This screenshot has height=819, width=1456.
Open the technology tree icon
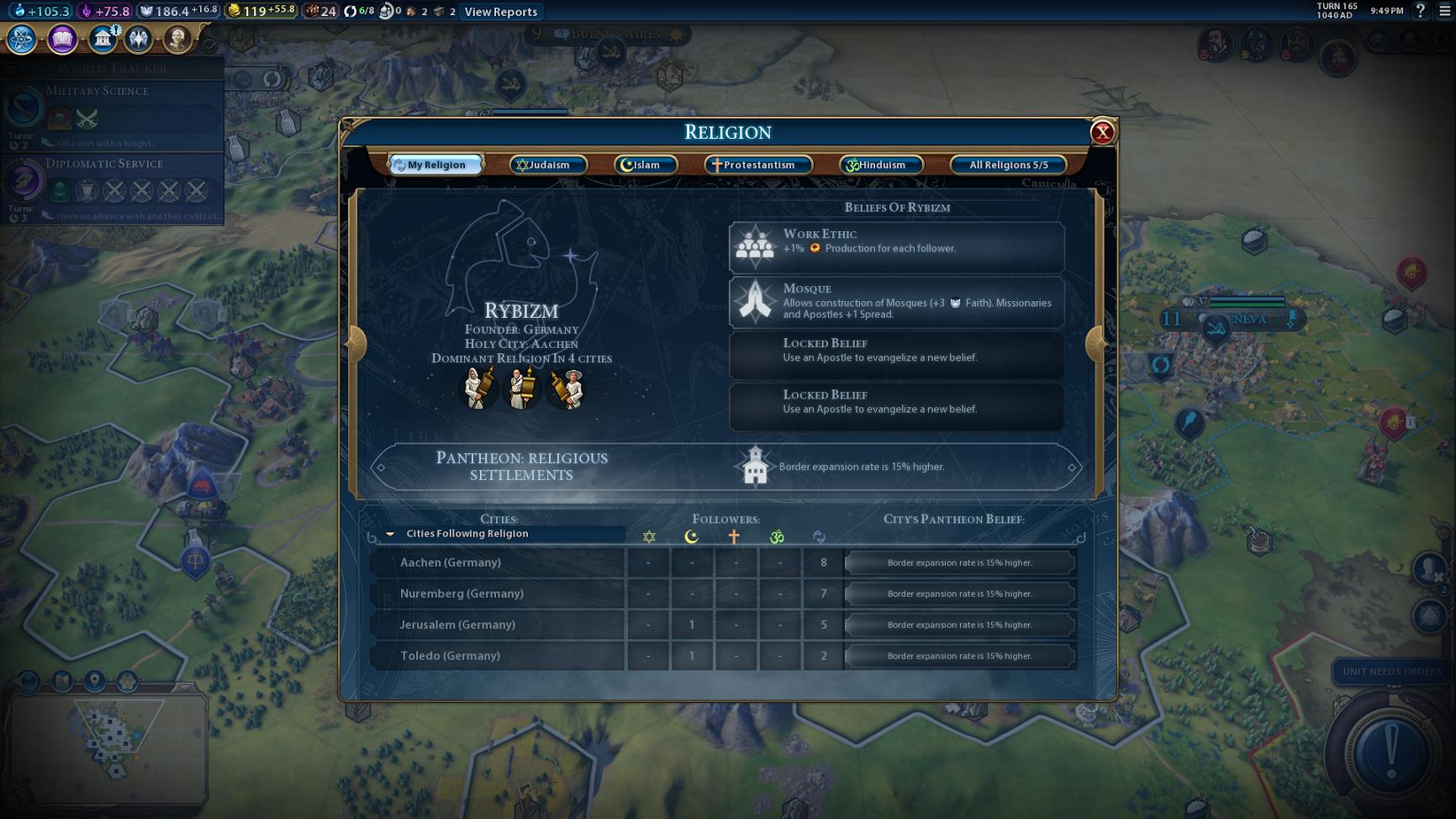click(x=22, y=39)
